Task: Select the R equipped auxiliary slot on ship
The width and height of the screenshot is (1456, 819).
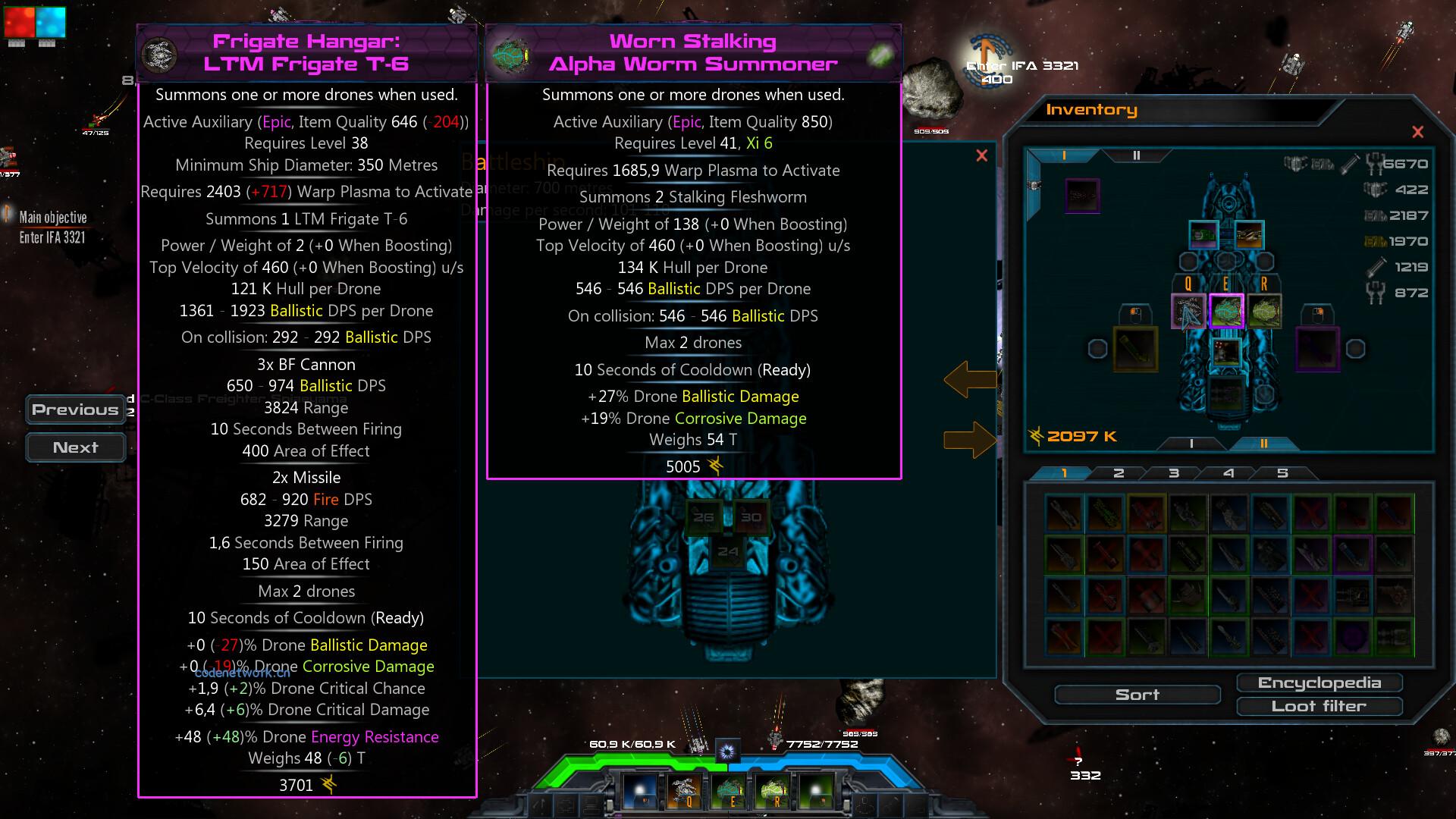Action: pos(1264,312)
